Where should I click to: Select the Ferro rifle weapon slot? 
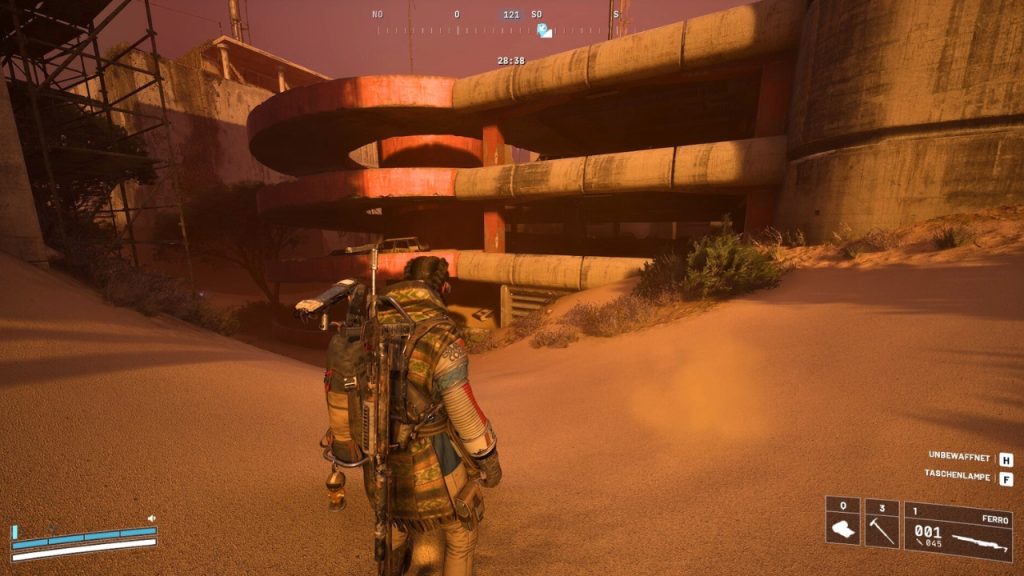coord(957,530)
